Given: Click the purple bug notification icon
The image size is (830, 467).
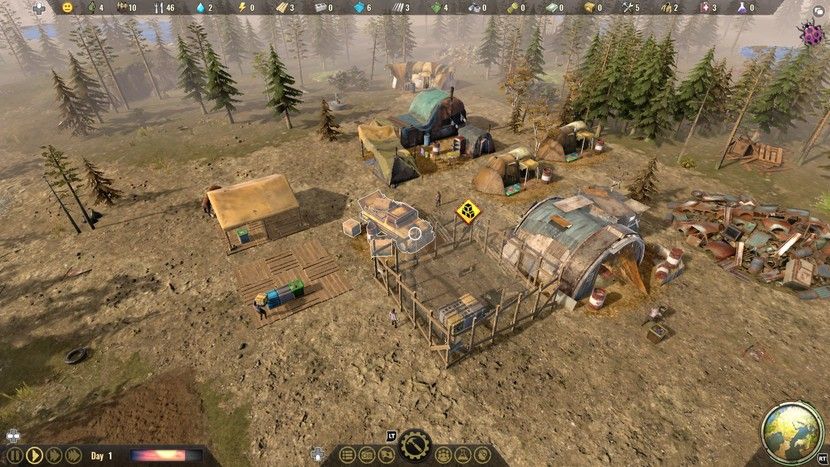Looking at the screenshot, I should click(x=811, y=33).
